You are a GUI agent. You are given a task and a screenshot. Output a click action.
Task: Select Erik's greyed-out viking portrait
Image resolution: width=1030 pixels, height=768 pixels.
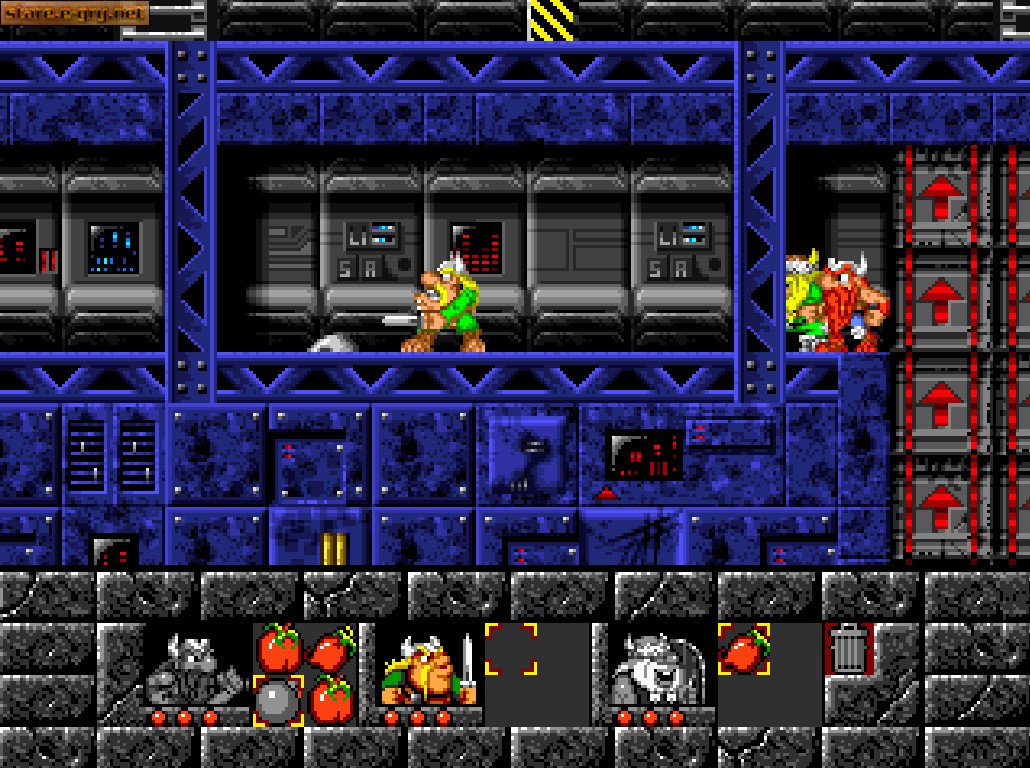[x=196, y=667]
